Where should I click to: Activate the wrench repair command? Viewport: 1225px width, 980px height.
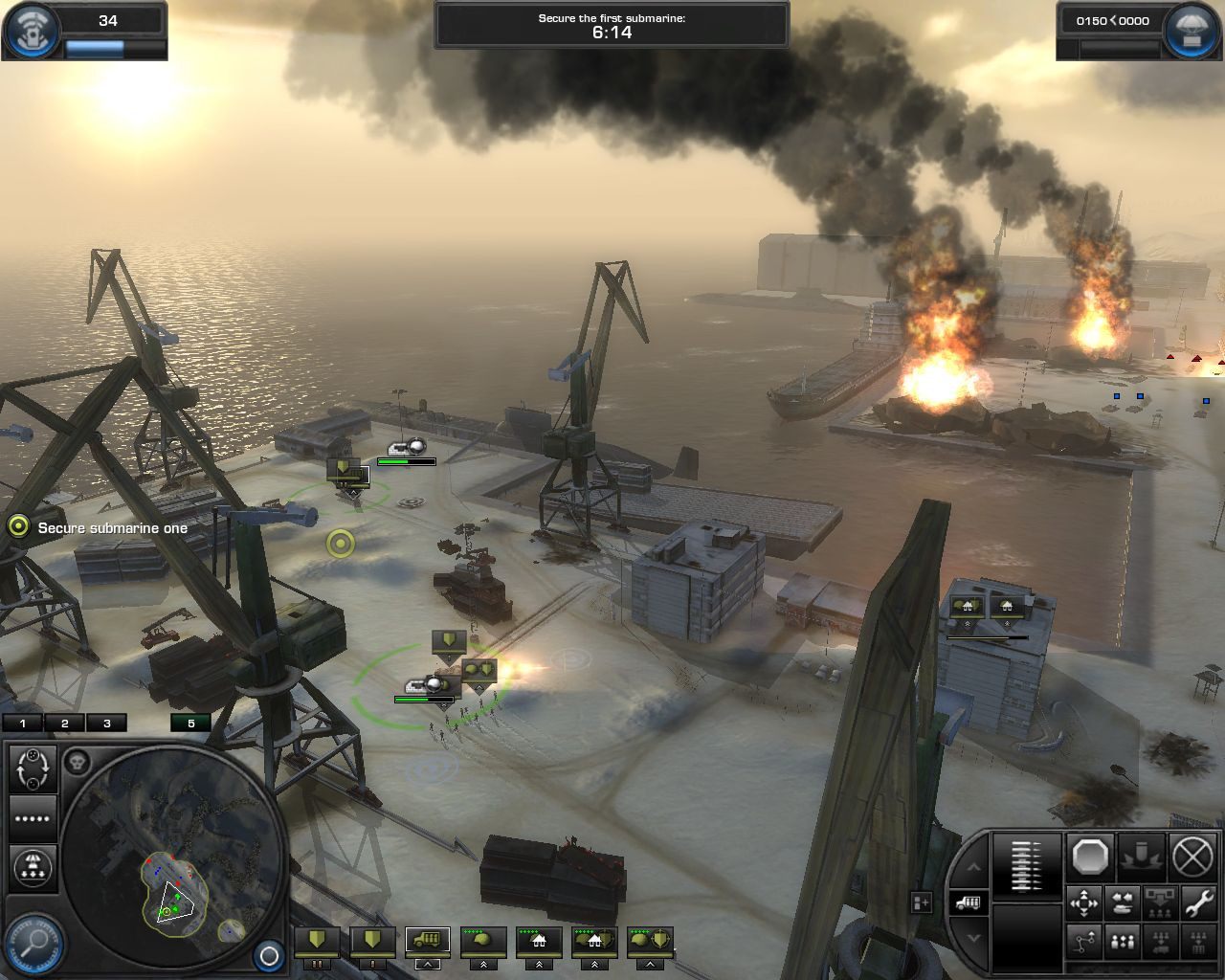coord(1196,902)
